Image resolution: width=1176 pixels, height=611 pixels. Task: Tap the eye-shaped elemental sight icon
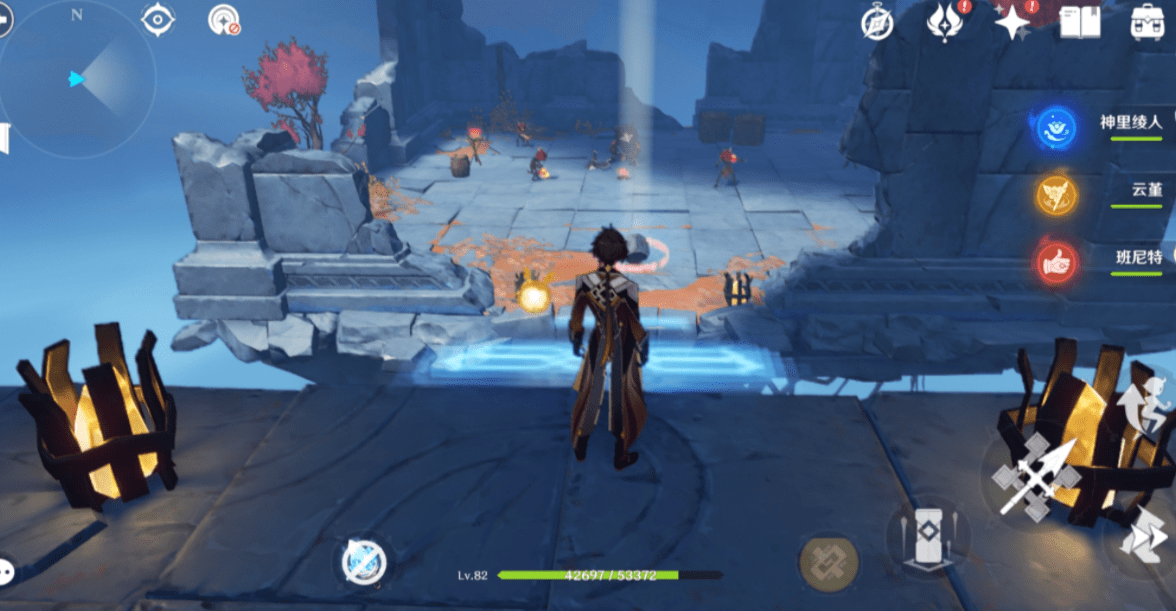pos(158,19)
